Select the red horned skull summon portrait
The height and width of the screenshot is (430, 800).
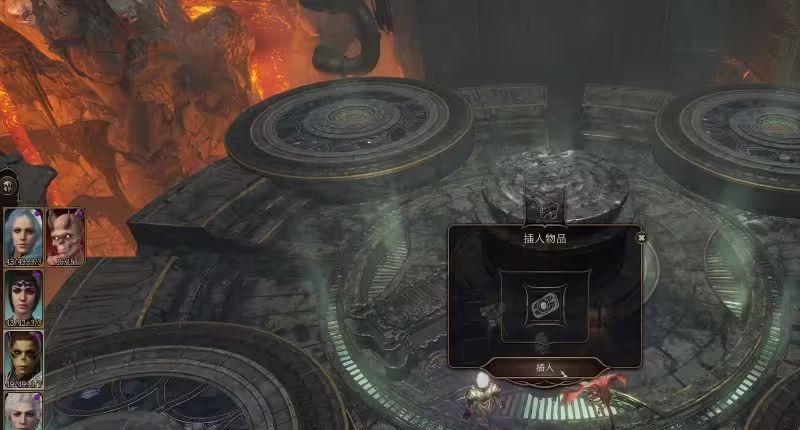click(65, 235)
